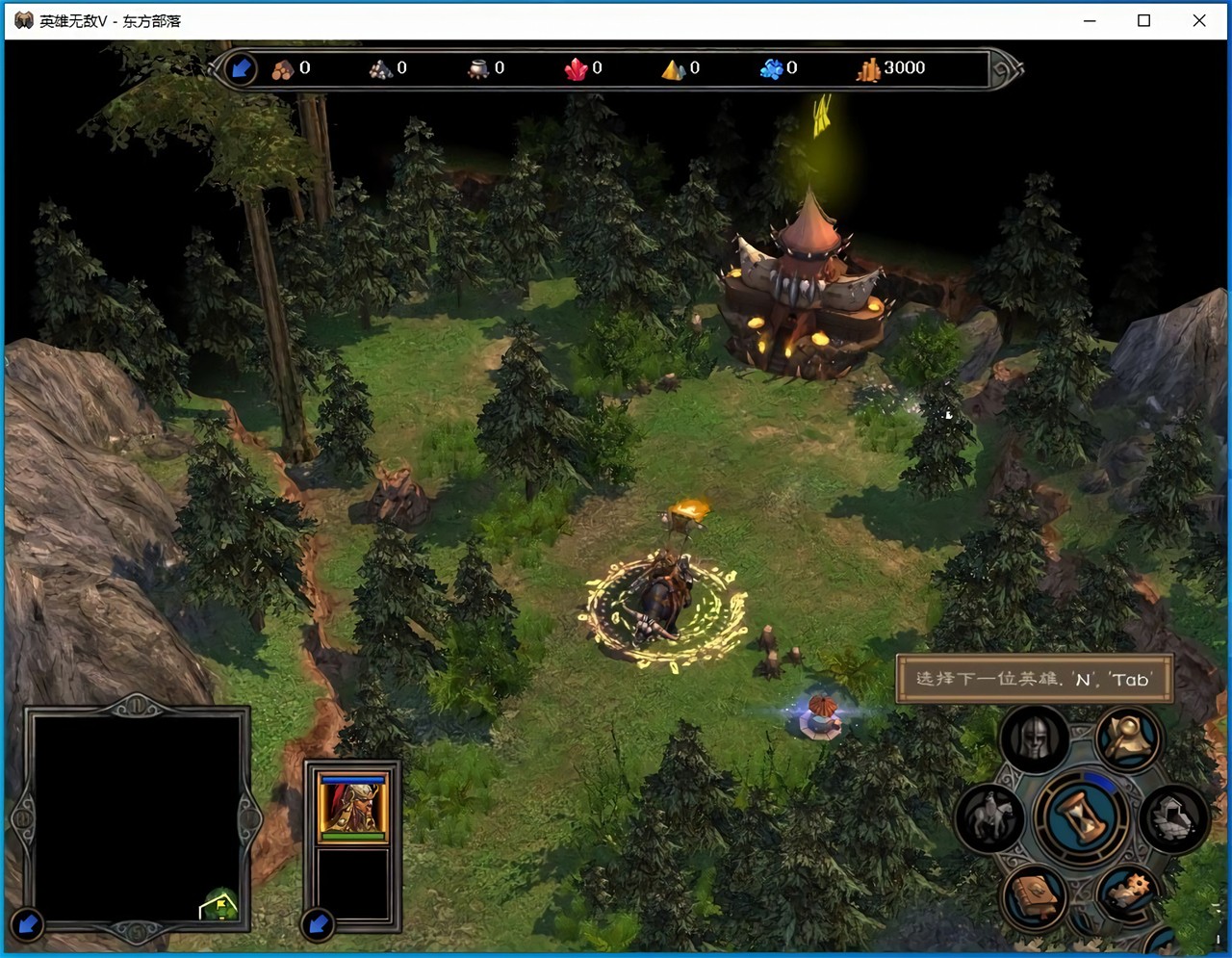The image size is (1232, 958).
Task: Collapse the resource bar with blue arrow
Action: (x=241, y=68)
